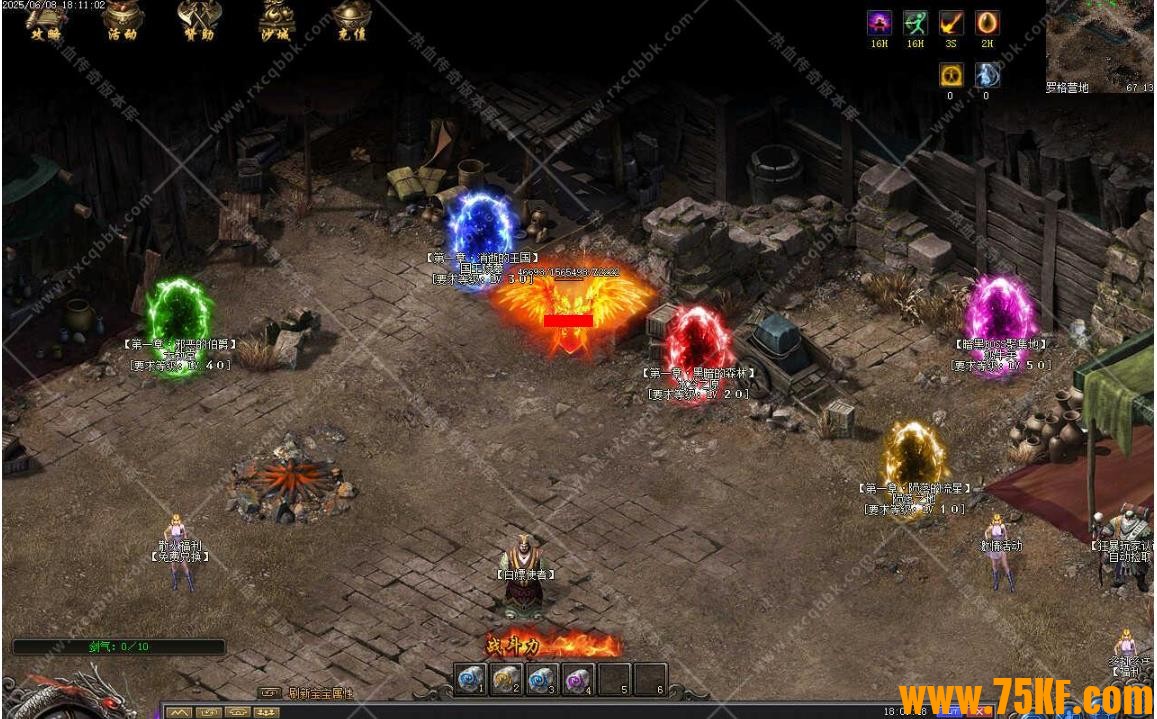Click the golden circle figure status icon

(951, 75)
